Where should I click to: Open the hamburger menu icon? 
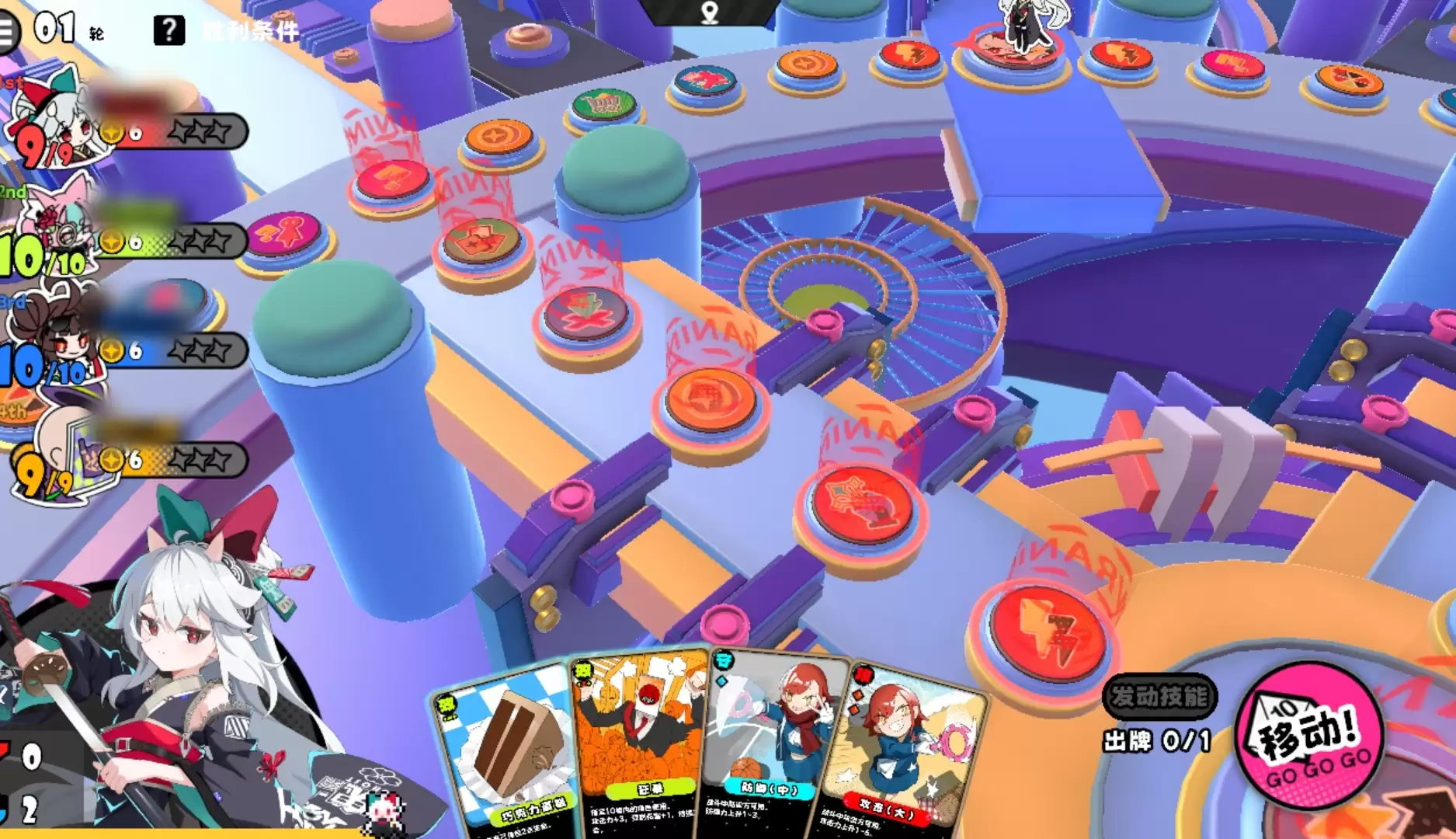6,32
